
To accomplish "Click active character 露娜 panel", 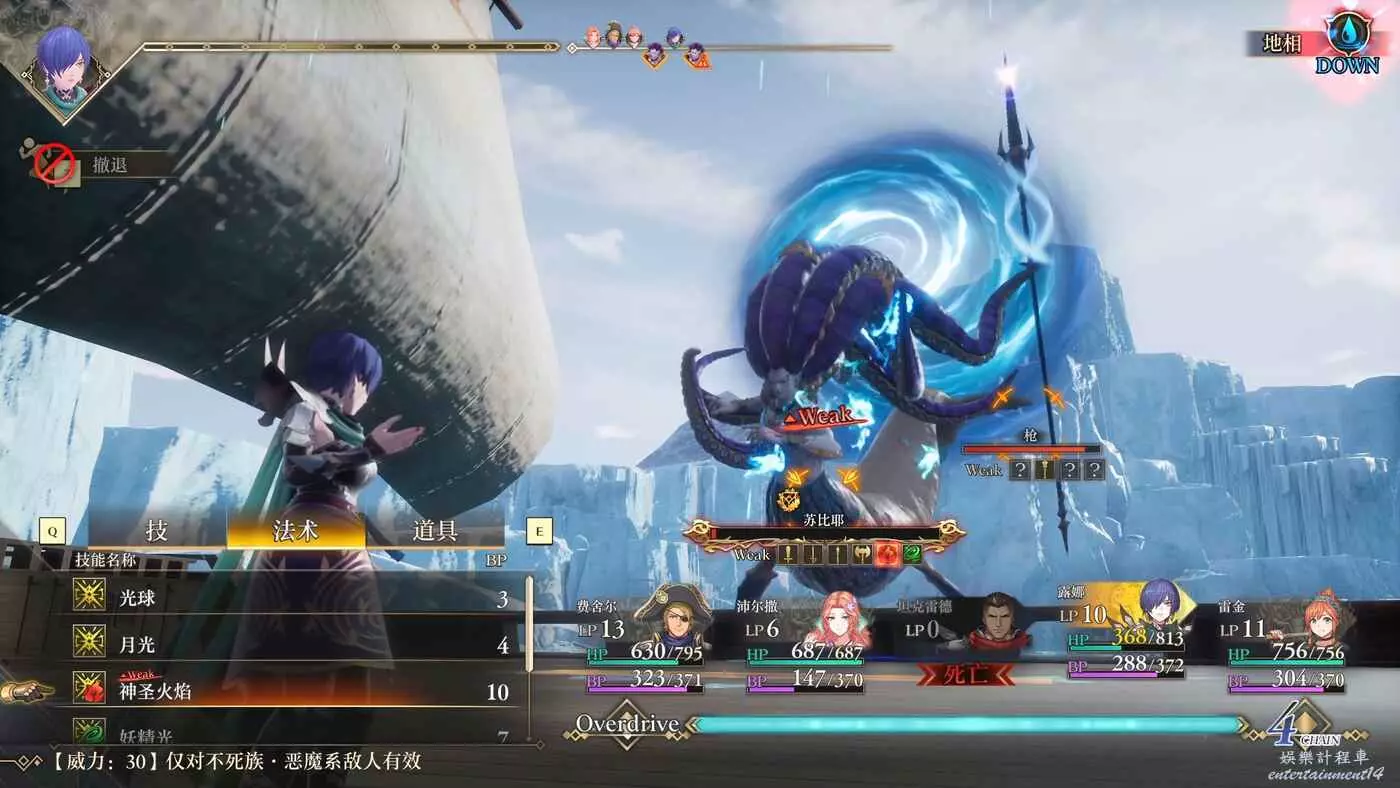I will 1160,610.
